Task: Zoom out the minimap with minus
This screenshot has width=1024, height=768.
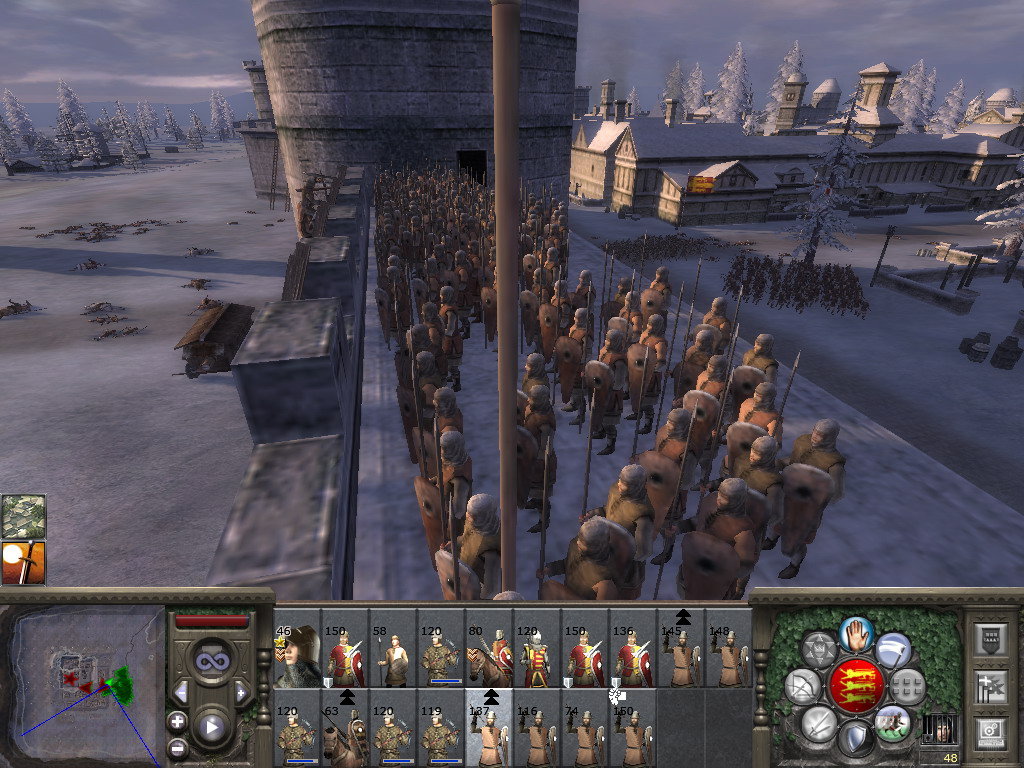Action: coord(177,746)
